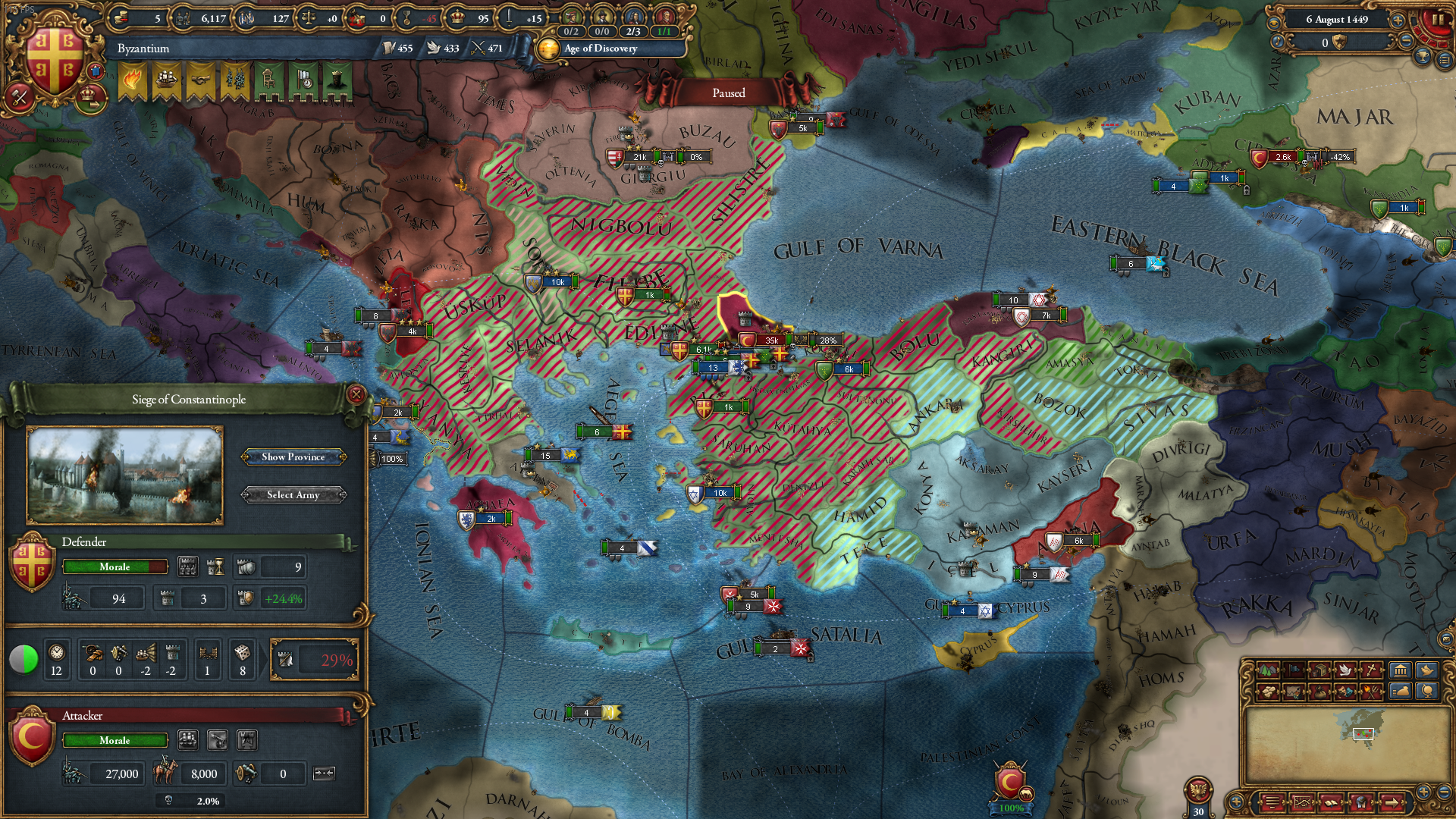Viewport: 1456px width, 819px height.
Task: Toggle the revolt risk mapmode torch icon
Action: [1370, 691]
